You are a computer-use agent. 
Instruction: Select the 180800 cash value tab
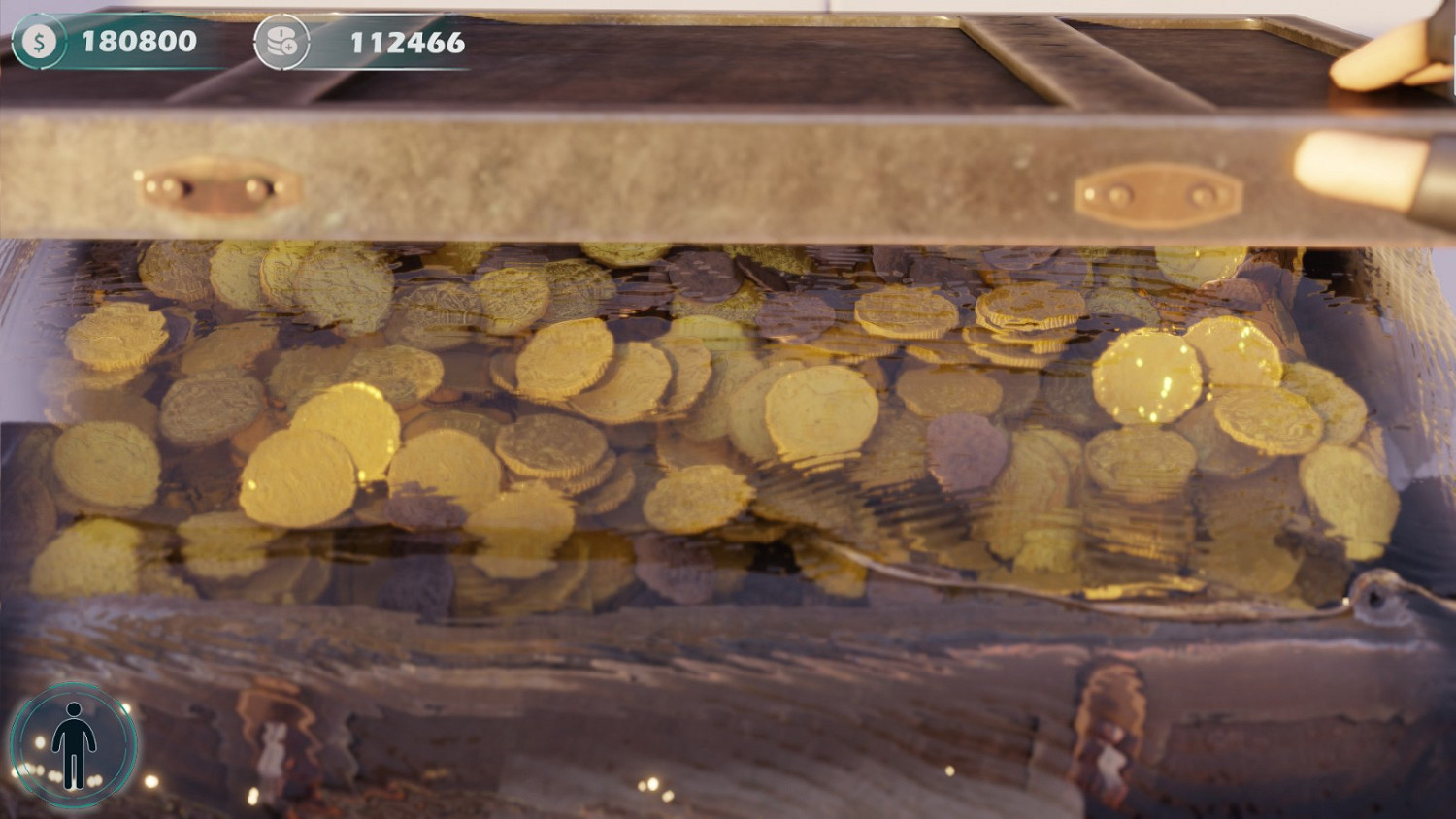click(139, 41)
